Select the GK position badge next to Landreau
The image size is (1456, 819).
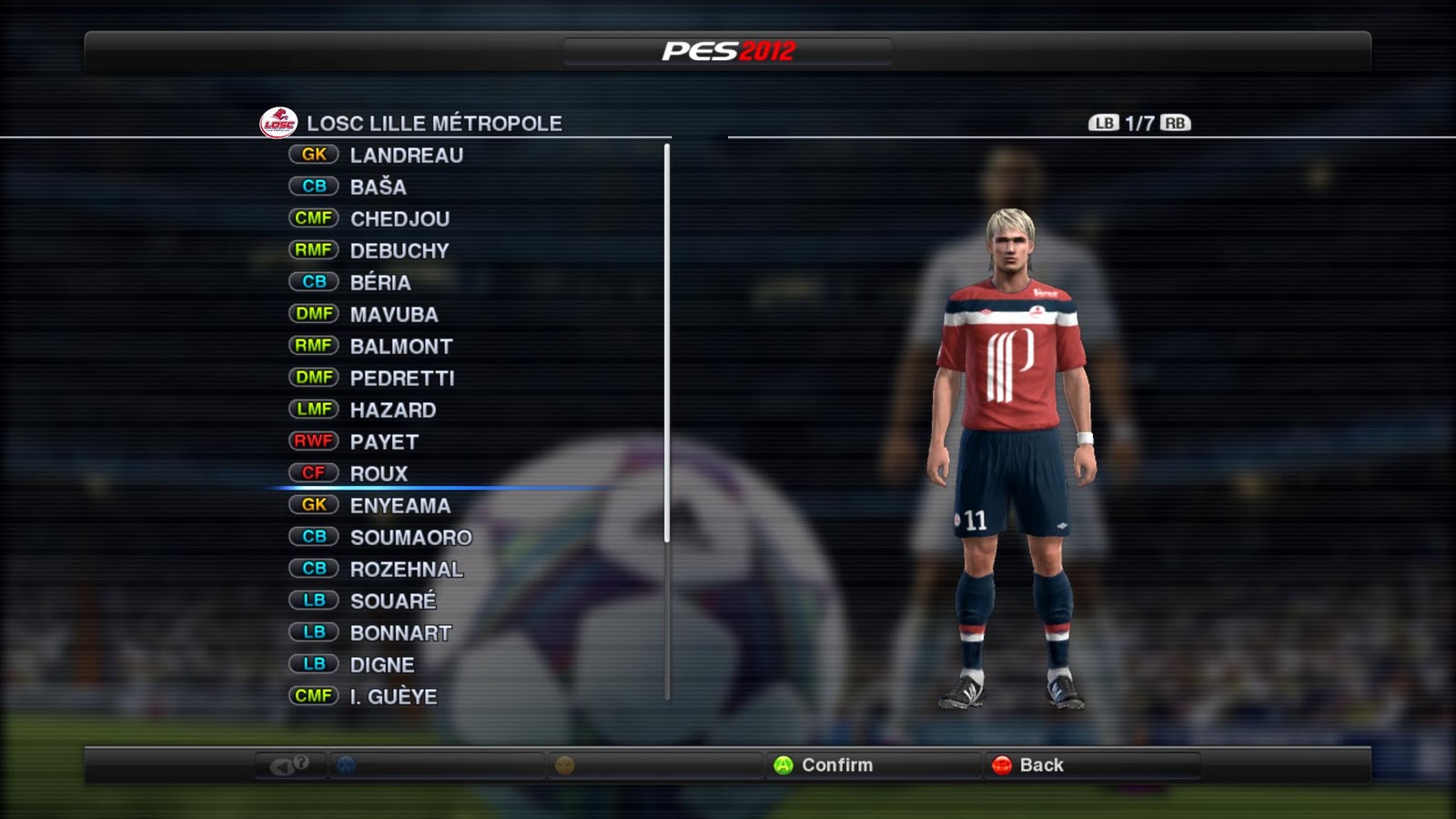tap(313, 155)
